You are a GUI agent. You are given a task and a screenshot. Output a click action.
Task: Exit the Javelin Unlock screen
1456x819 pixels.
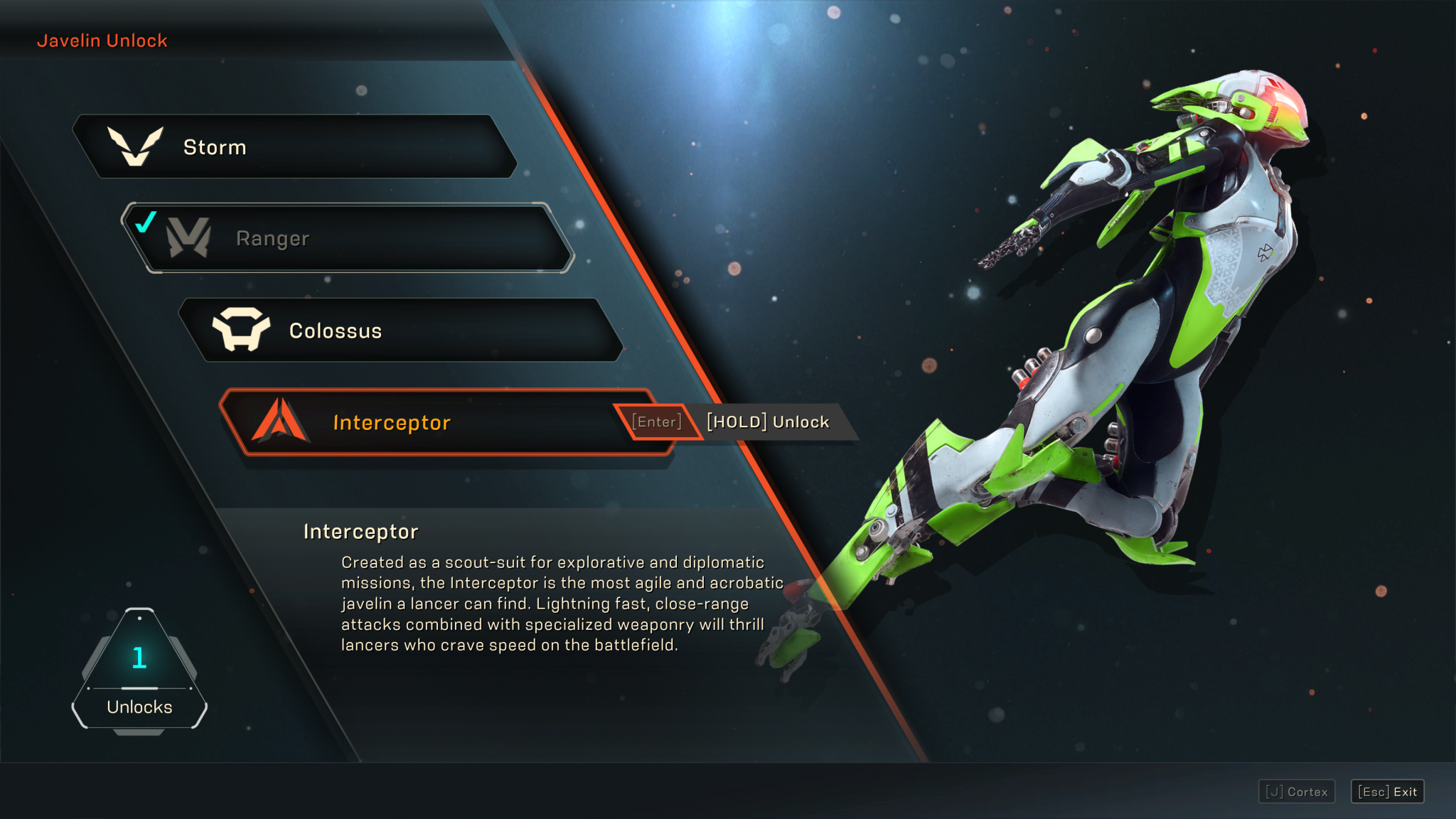coord(1387,791)
